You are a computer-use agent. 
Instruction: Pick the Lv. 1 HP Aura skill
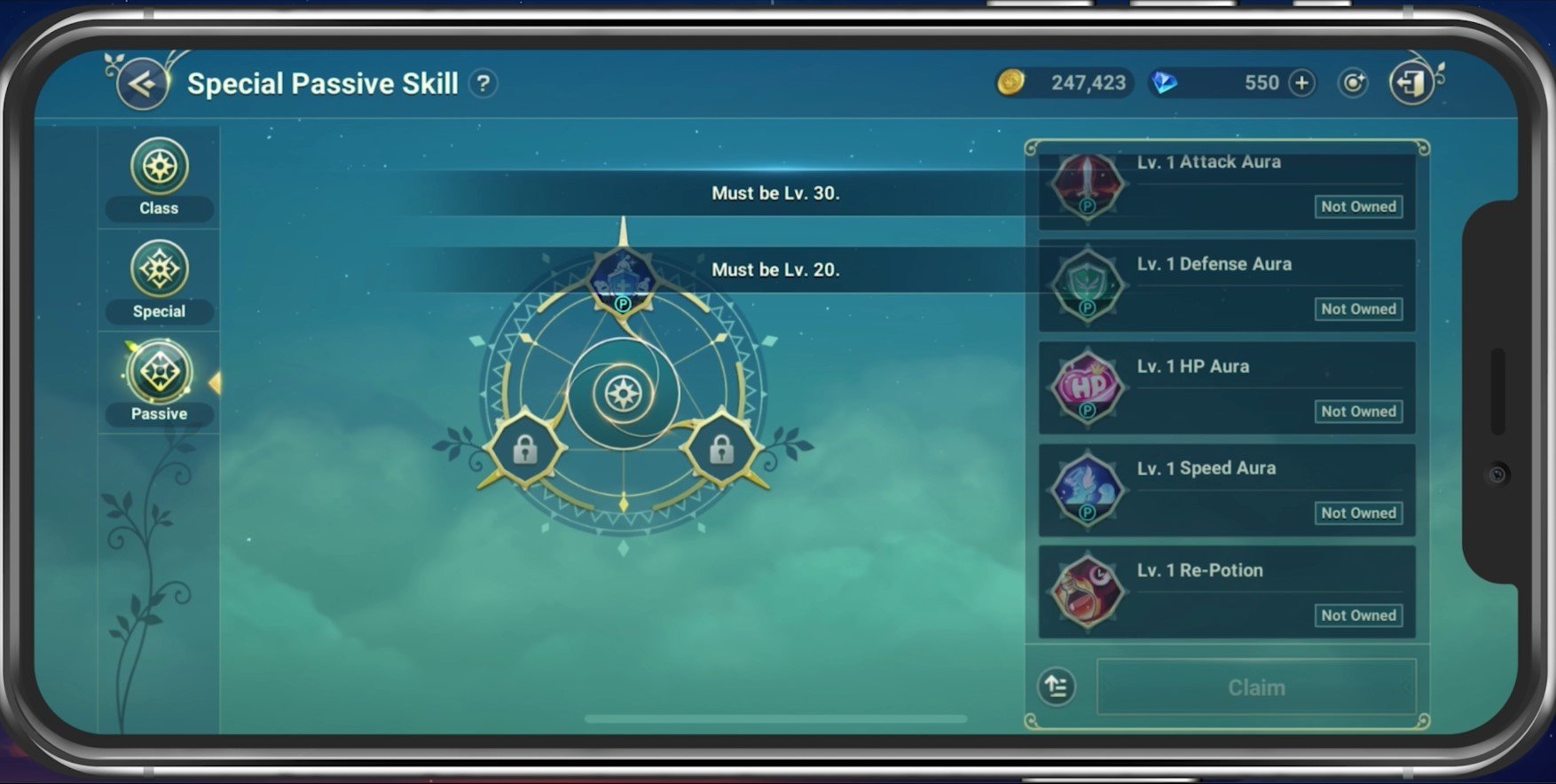click(x=1226, y=388)
